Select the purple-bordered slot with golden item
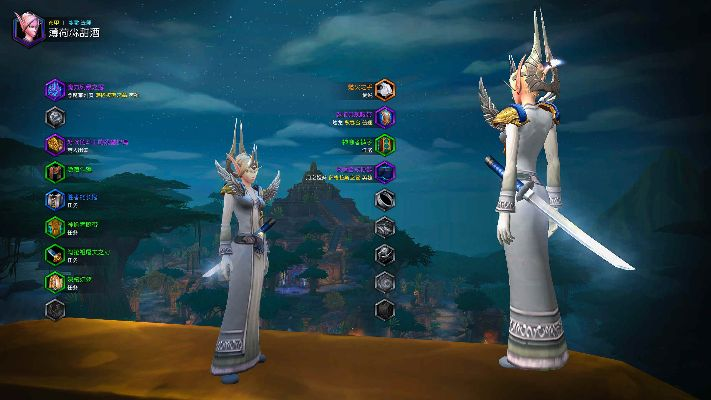 (54, 144)
